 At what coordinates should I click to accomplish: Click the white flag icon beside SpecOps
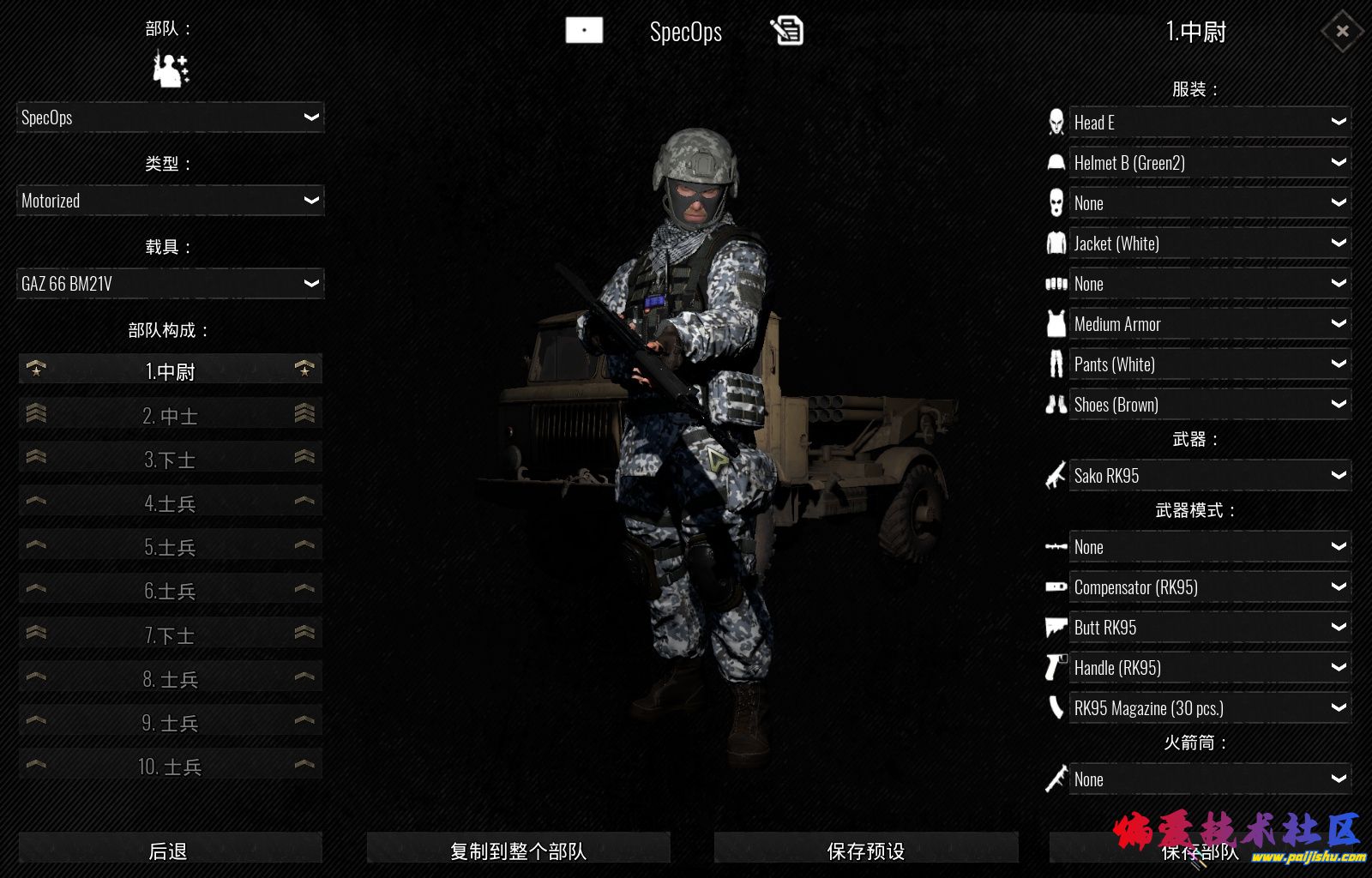click(x=584, y=30)
